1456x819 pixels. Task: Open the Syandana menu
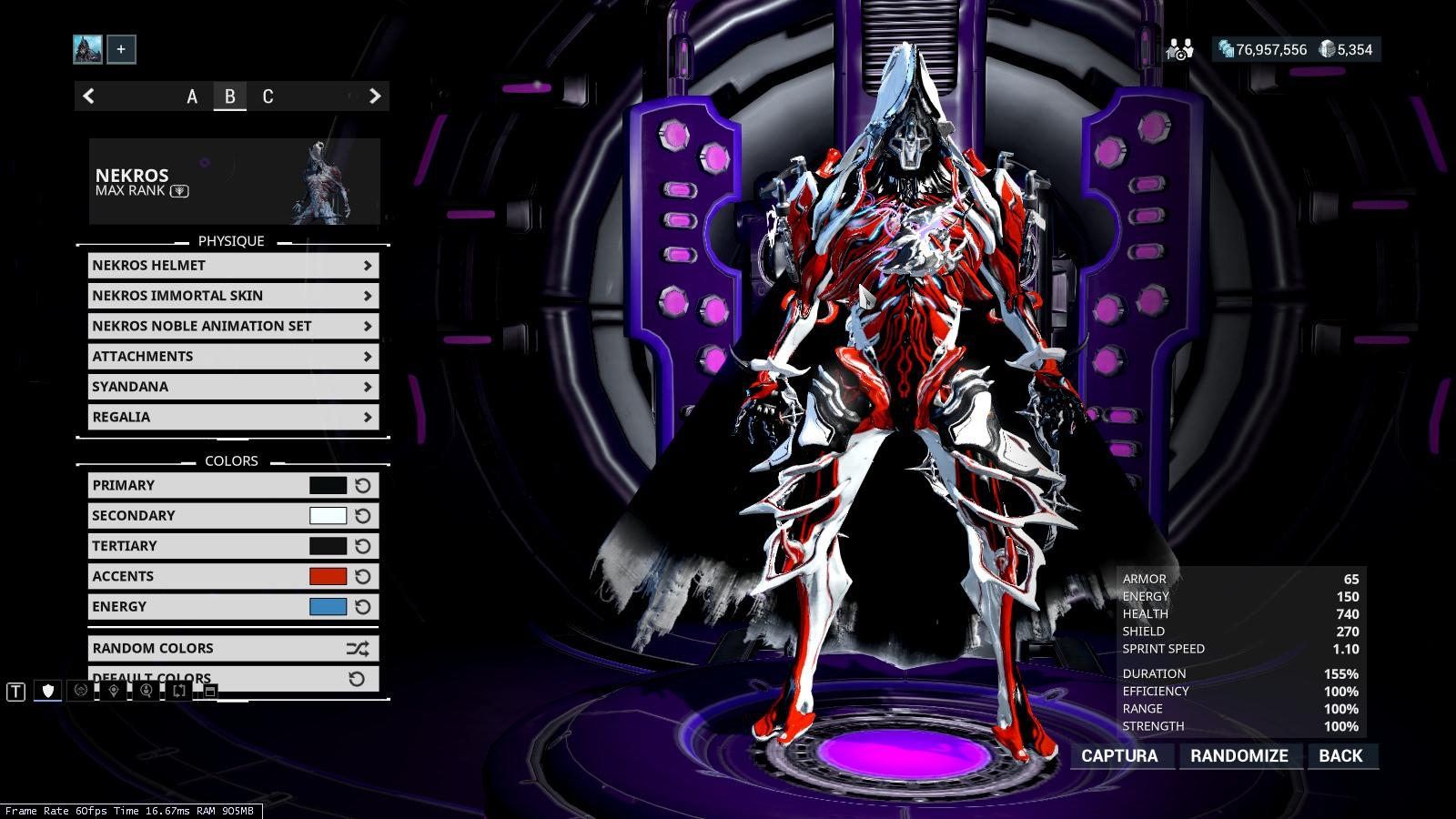(233, 387)
